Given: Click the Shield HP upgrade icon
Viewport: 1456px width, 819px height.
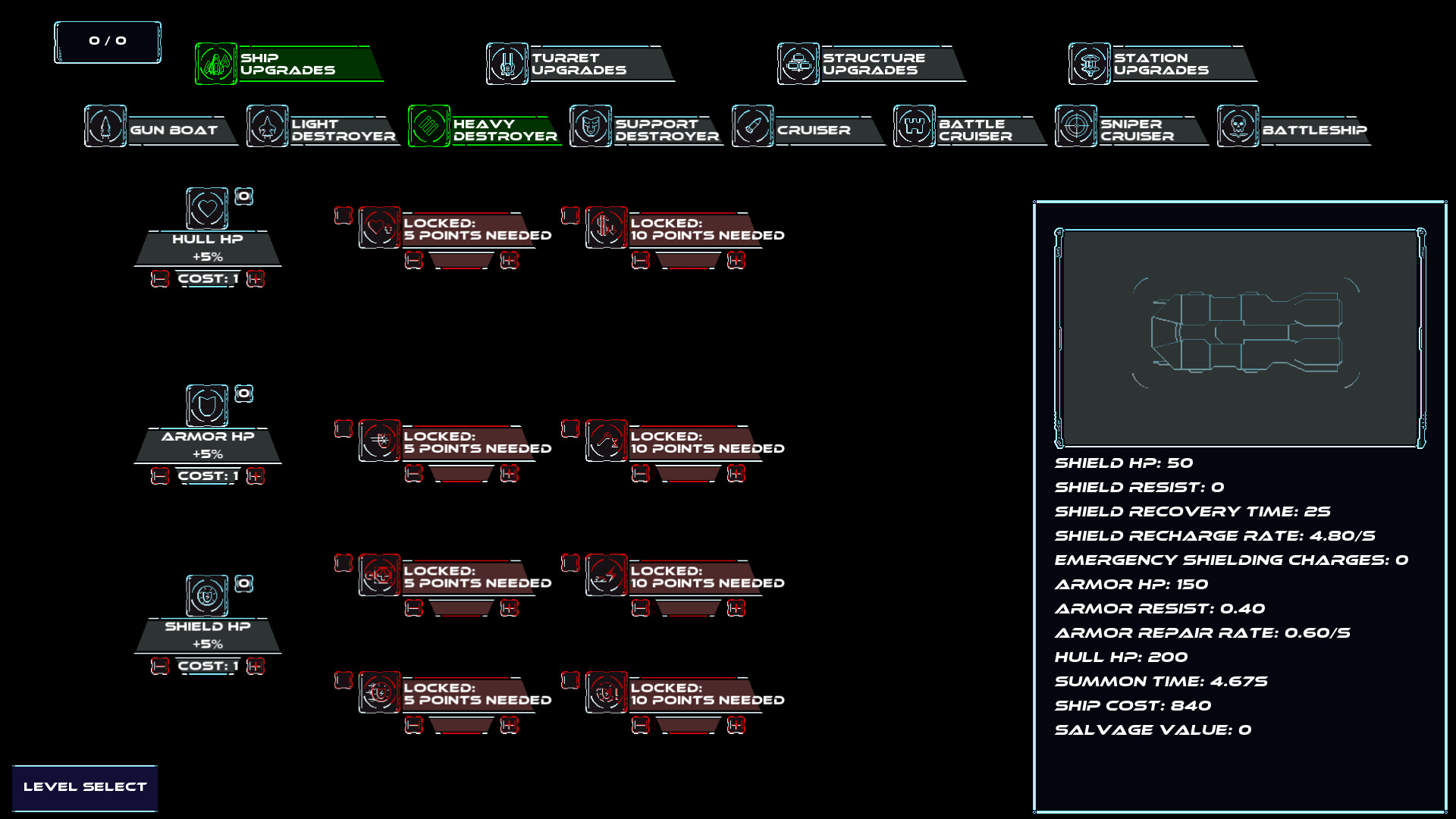Looking at the screenshot, I should (x=206, y=597).
